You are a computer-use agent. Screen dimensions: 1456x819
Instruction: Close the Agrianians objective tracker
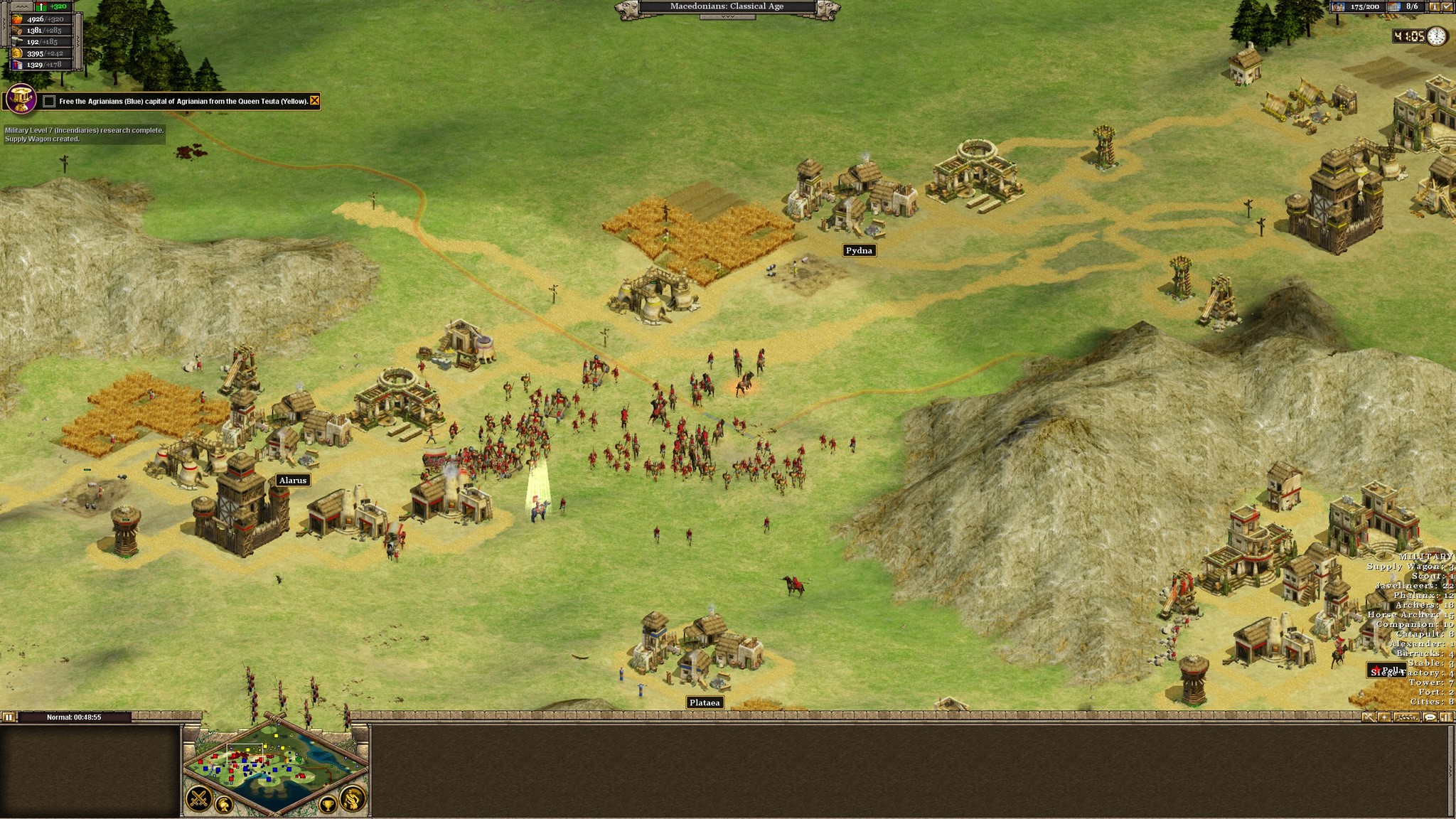[x=314, y=101]
